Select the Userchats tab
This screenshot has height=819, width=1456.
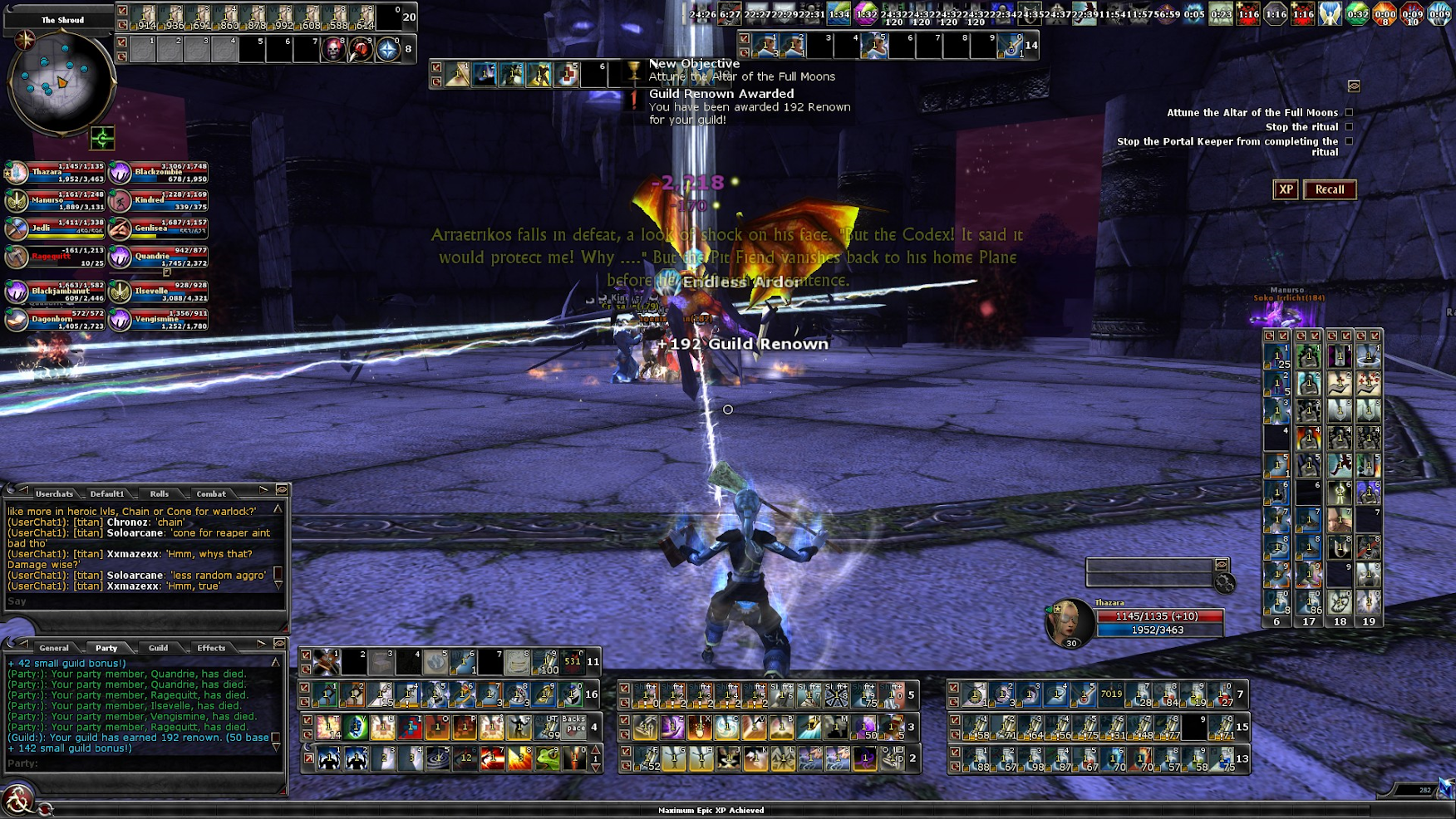click(54, 493)
